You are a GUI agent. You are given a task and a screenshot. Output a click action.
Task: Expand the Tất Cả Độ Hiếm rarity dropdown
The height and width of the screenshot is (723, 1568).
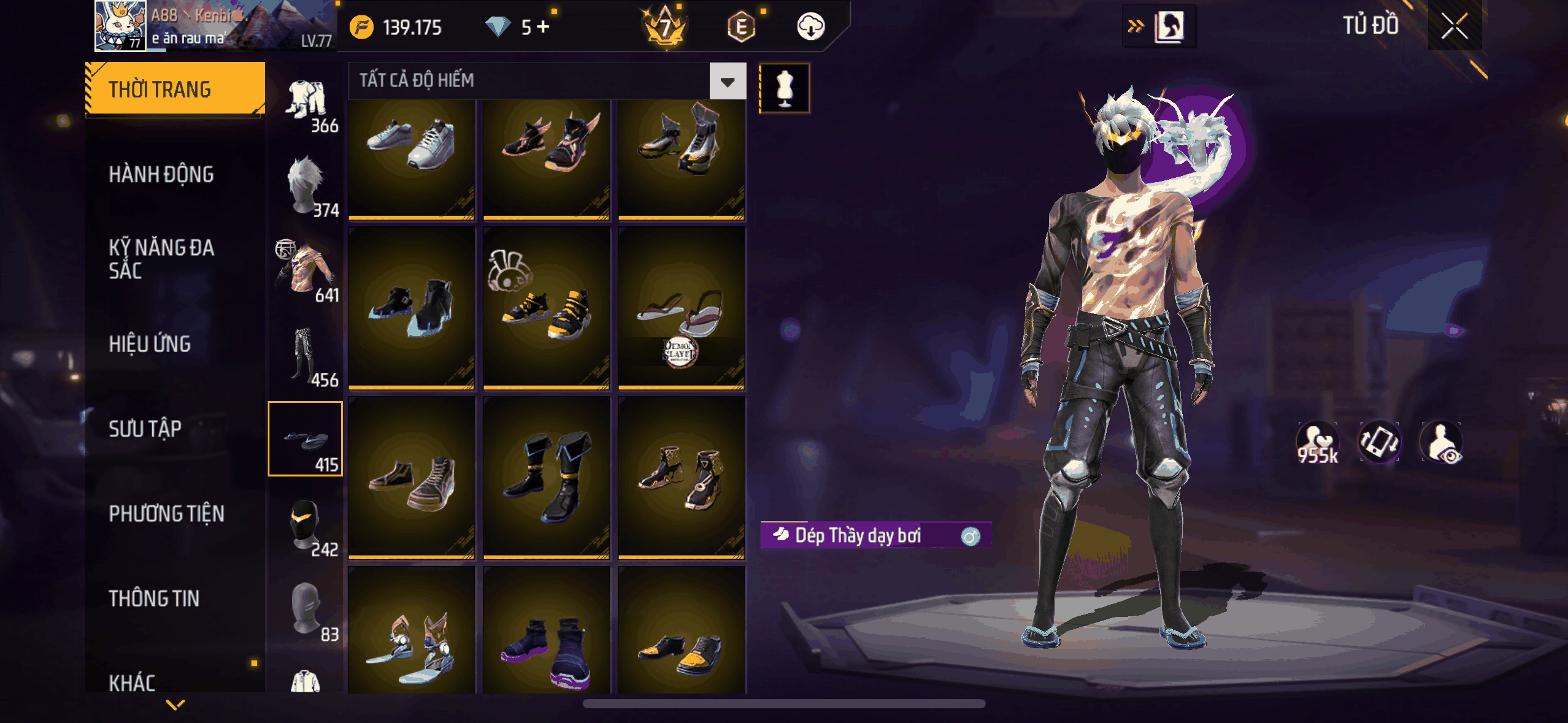tap(728, 81)
